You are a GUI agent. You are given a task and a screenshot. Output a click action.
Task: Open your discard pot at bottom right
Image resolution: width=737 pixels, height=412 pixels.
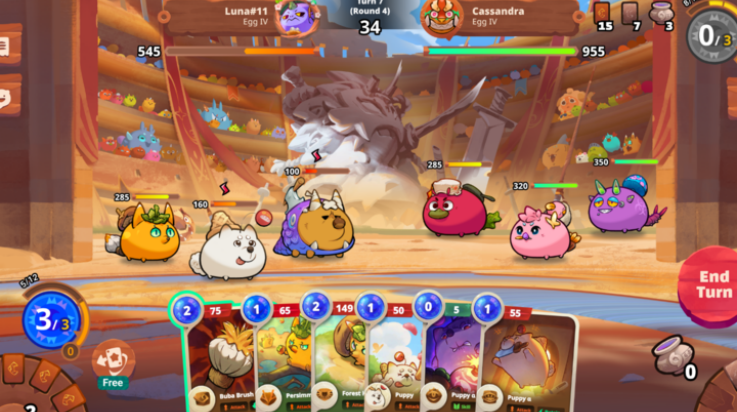[670, 355]
